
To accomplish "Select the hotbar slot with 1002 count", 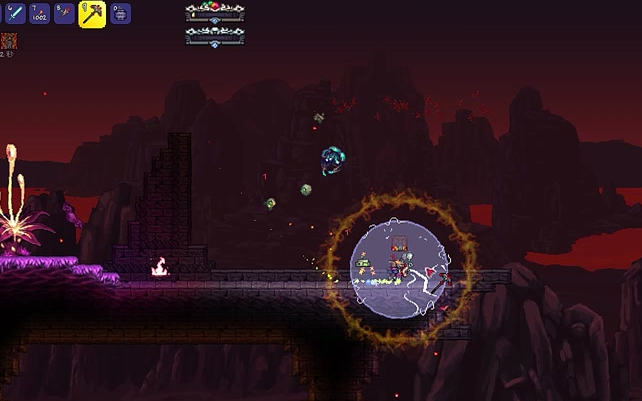I will [39, 14].
